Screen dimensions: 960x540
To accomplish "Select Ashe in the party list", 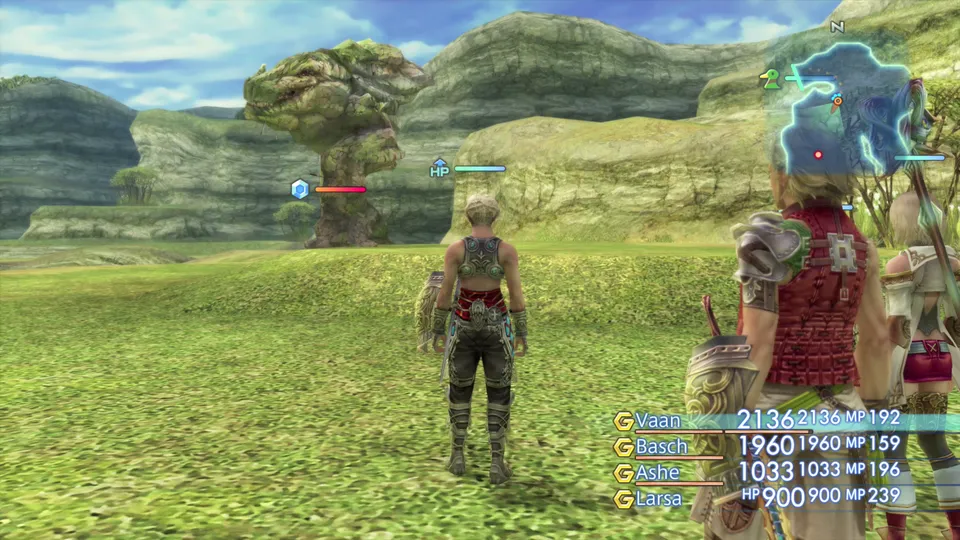I will (x=657, y=472).
